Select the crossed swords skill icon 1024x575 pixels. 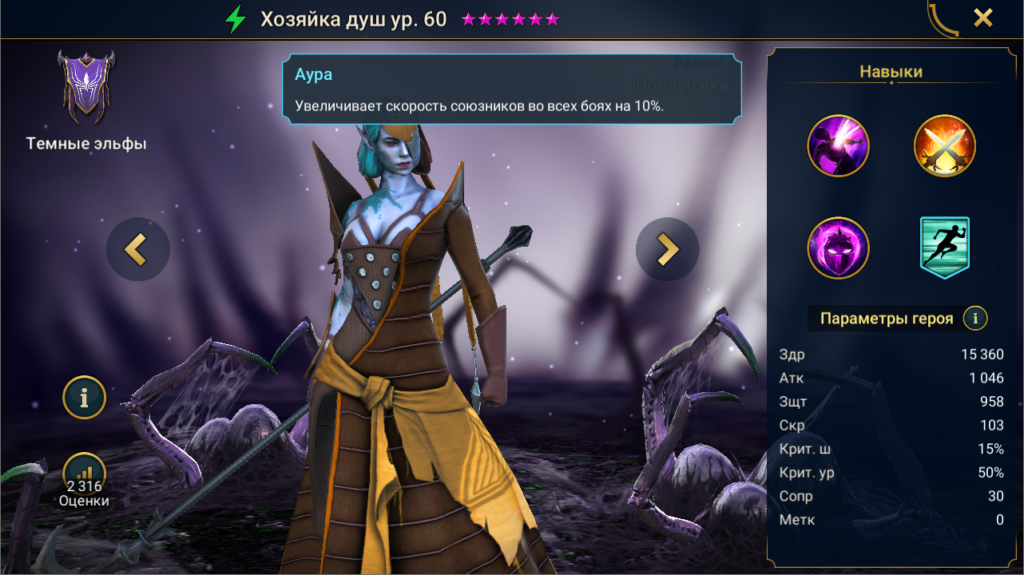tap(944, 146)
